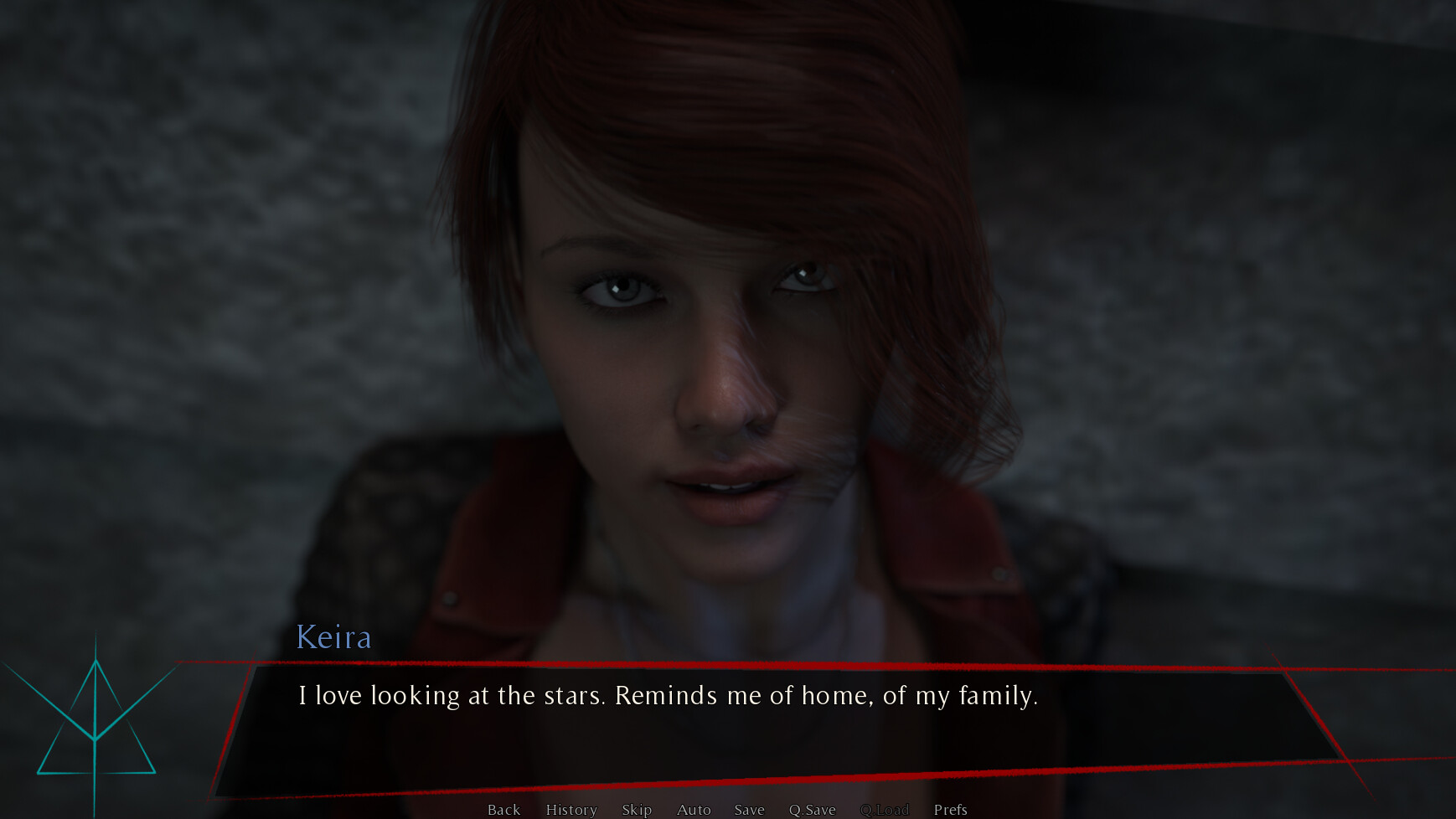Enable Skip mode to fast-forward text
This screenshot has height=819, width=1456.
tap(637, 810)
